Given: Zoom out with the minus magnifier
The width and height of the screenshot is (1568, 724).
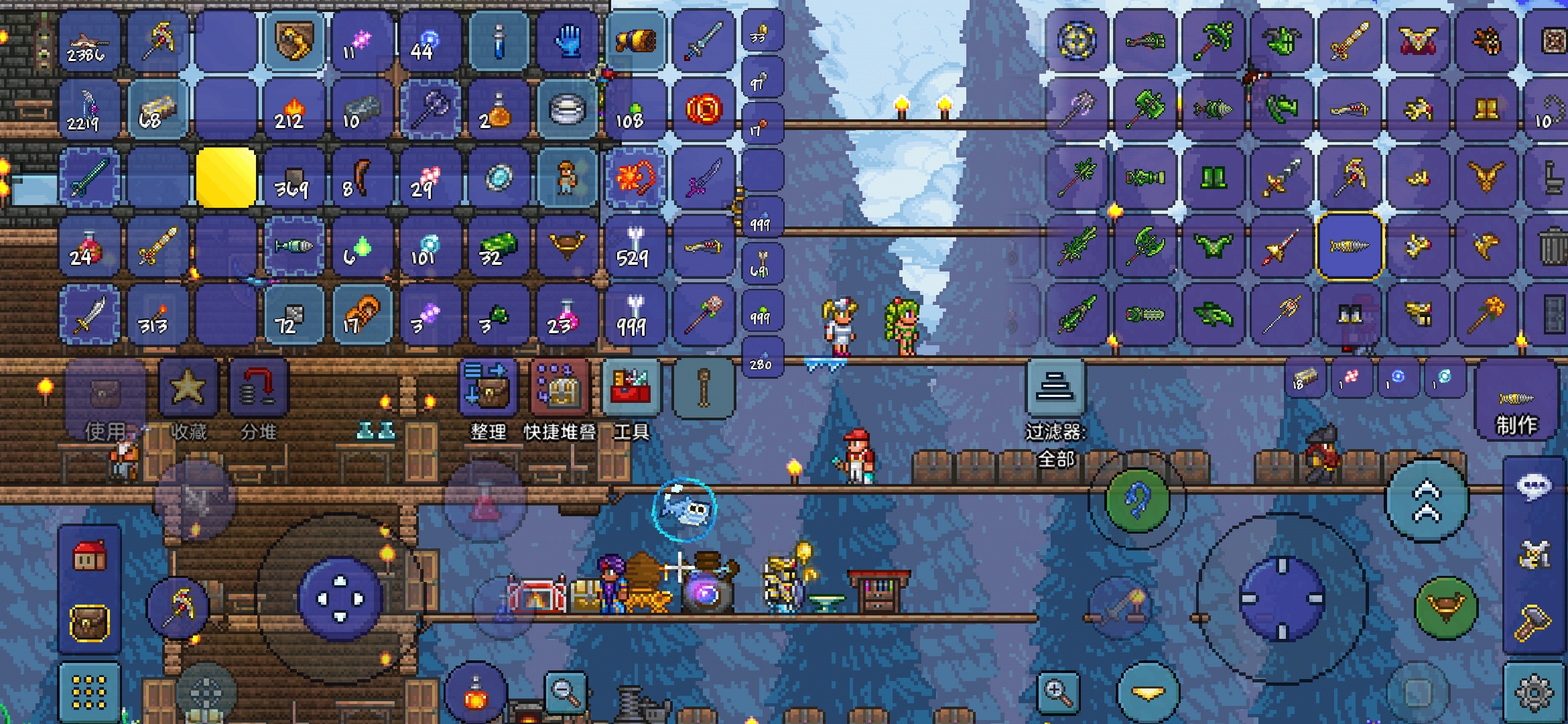Looking at the screenshot, I should click(566, 690).
